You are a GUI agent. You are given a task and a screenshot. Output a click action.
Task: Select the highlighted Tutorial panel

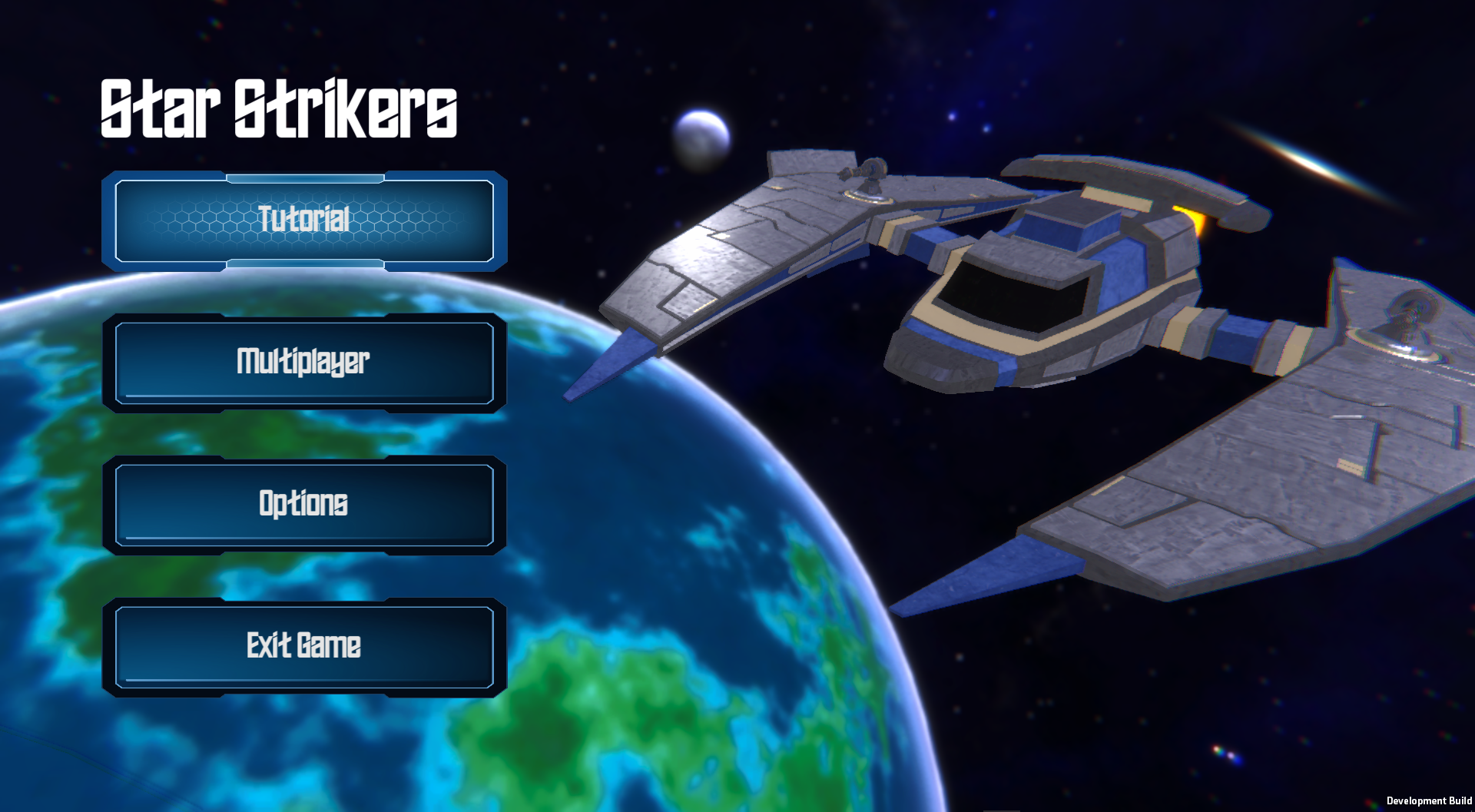click(x=303, y=221)
